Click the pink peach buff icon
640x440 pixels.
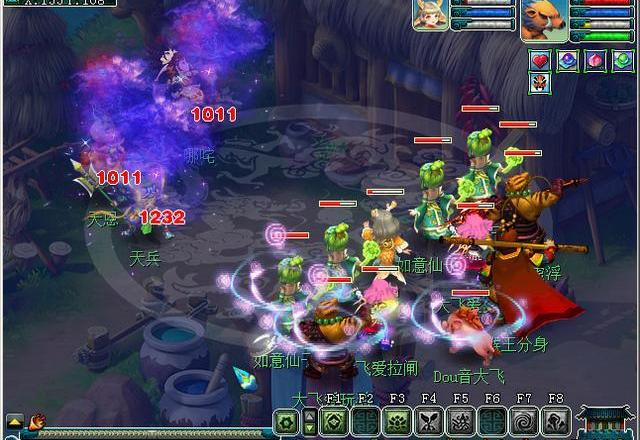[x=594, y=60]
